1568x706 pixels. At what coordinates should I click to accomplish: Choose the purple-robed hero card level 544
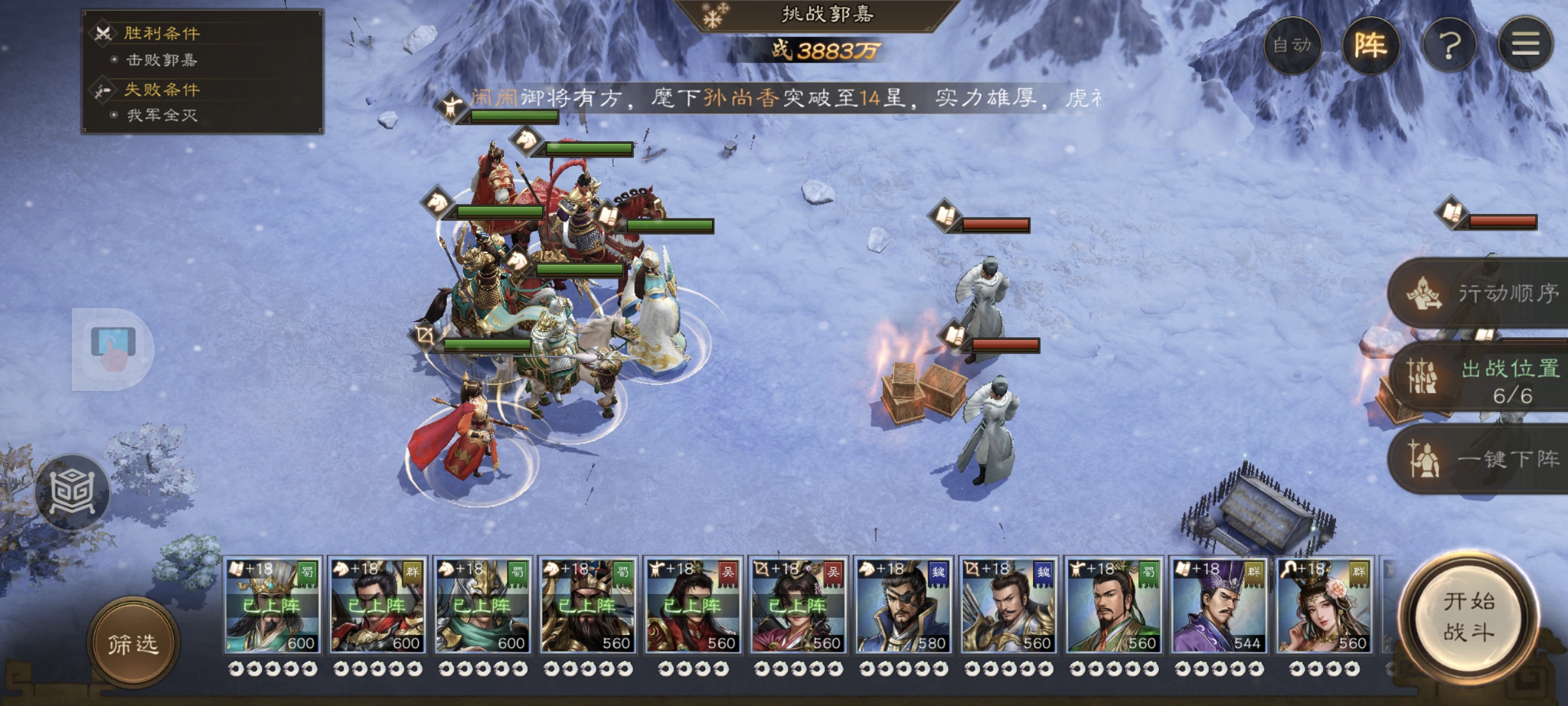(x=1218, y=606)
